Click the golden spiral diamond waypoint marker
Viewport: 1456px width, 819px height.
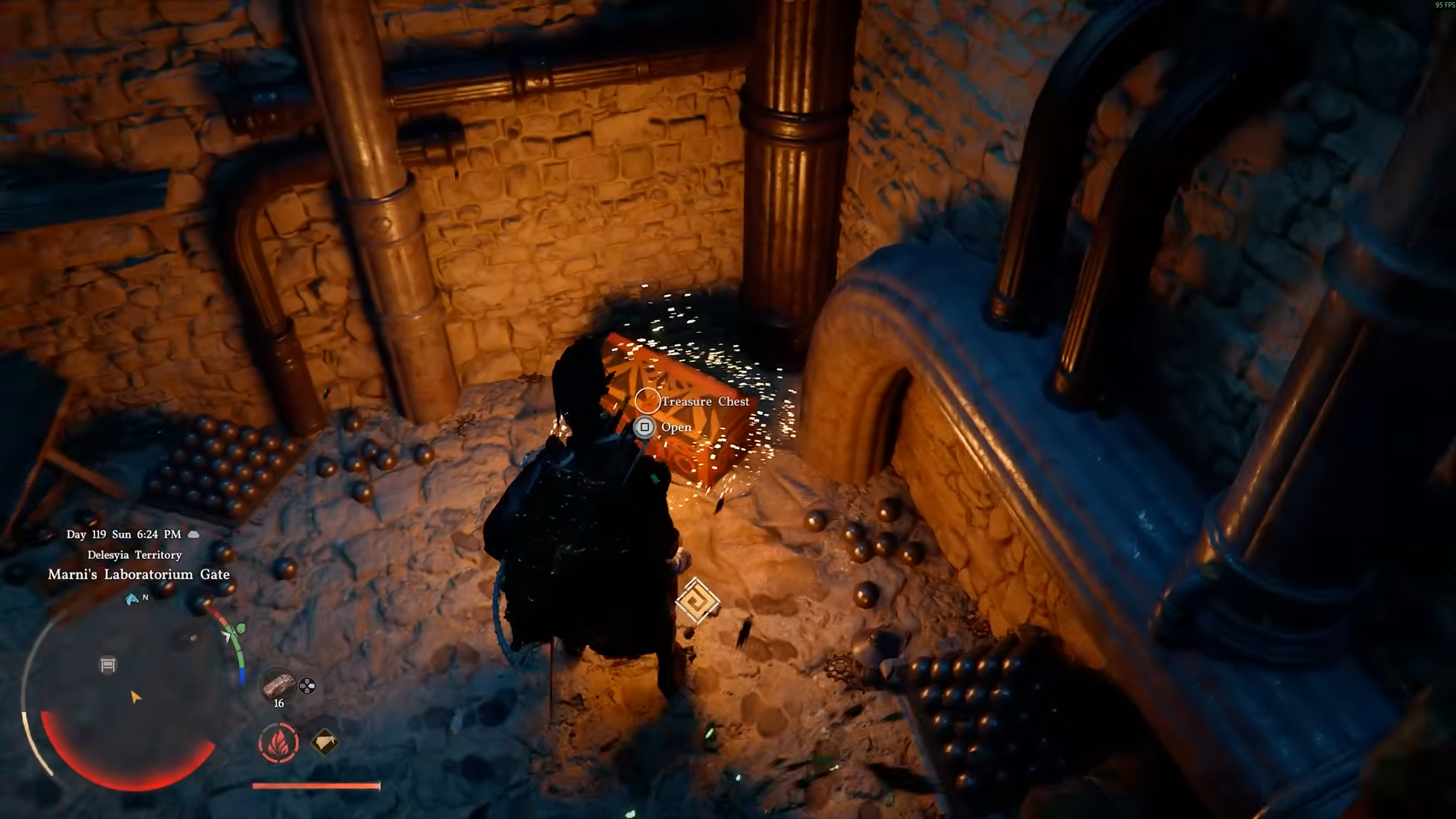point(698,601)
